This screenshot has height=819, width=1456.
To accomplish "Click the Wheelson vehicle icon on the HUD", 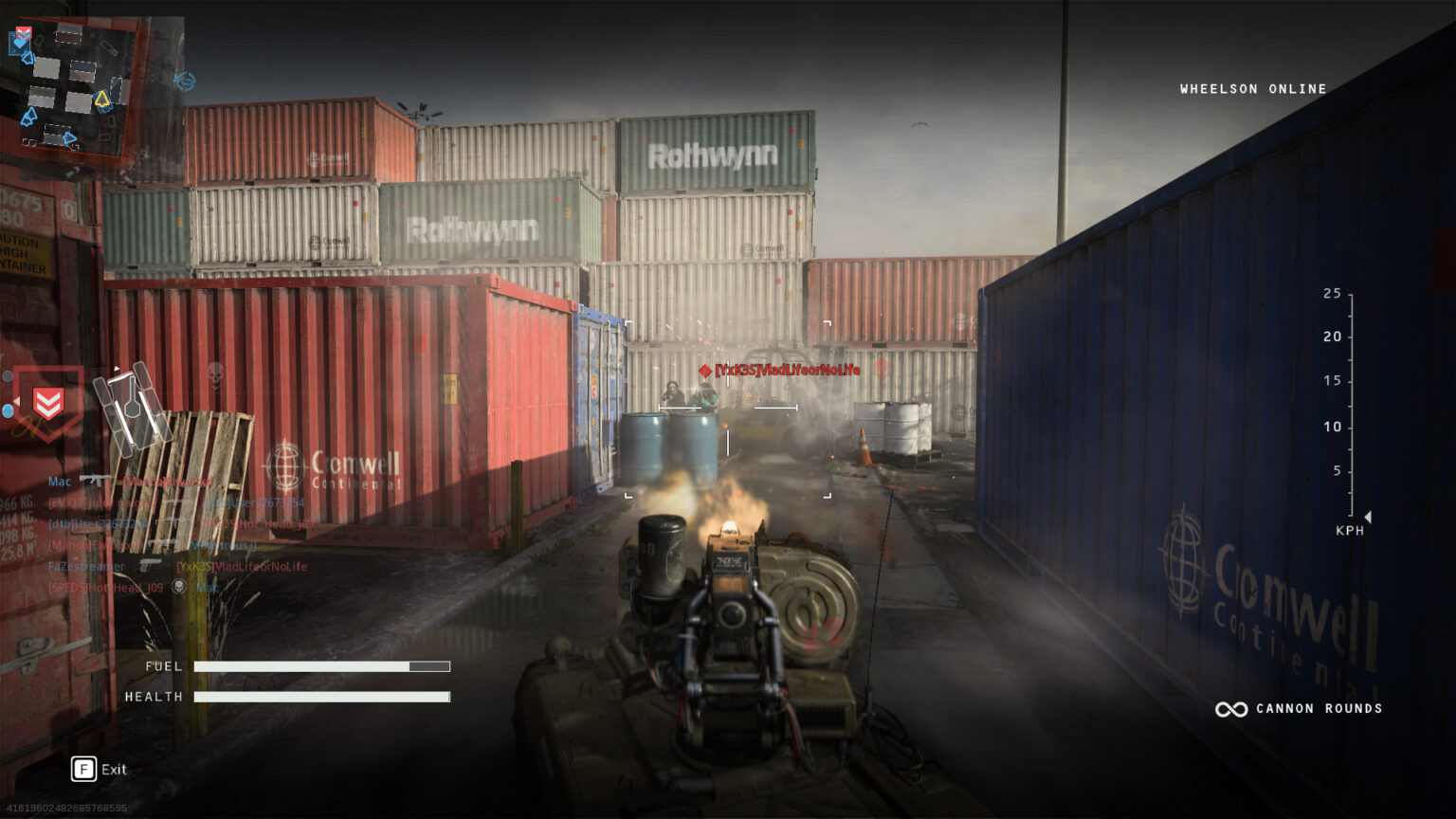I will click(132, 409).
